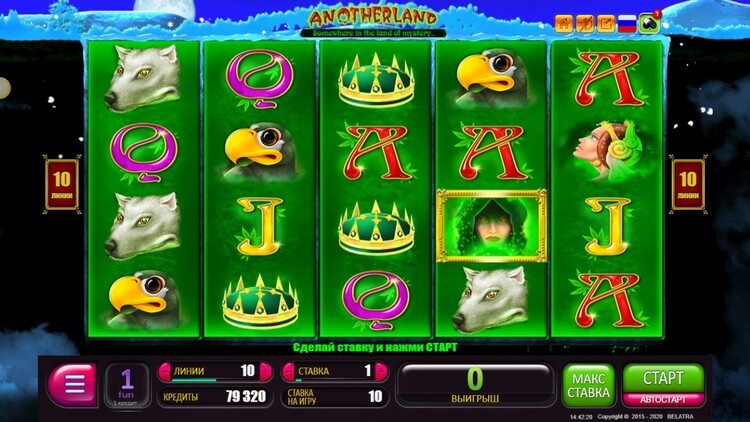This screenshot has height=422, width=750.
Task: Enable АВТОСТАРТ auto spin
Action: tap(663, 400)
